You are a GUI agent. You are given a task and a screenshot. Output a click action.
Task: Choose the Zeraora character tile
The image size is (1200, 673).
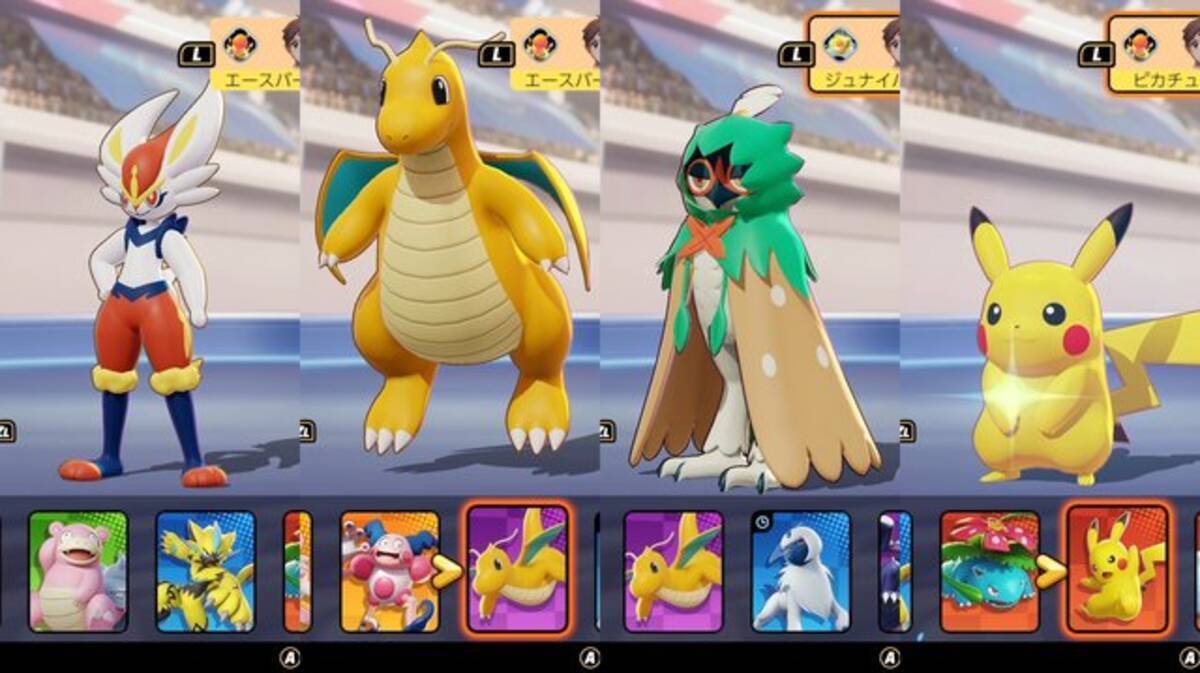206,571
